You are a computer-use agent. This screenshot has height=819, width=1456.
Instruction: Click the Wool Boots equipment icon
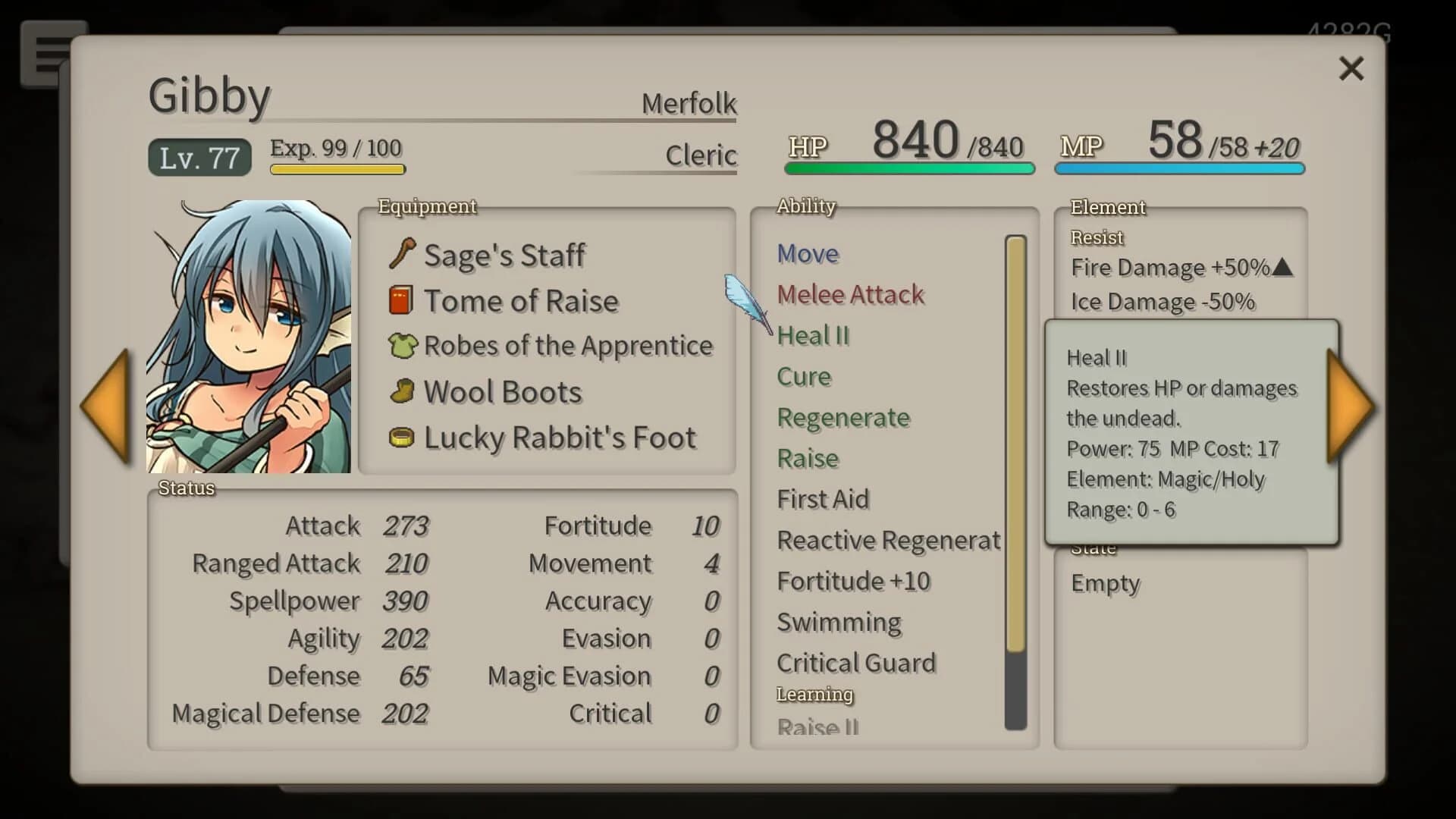point(403,391)
